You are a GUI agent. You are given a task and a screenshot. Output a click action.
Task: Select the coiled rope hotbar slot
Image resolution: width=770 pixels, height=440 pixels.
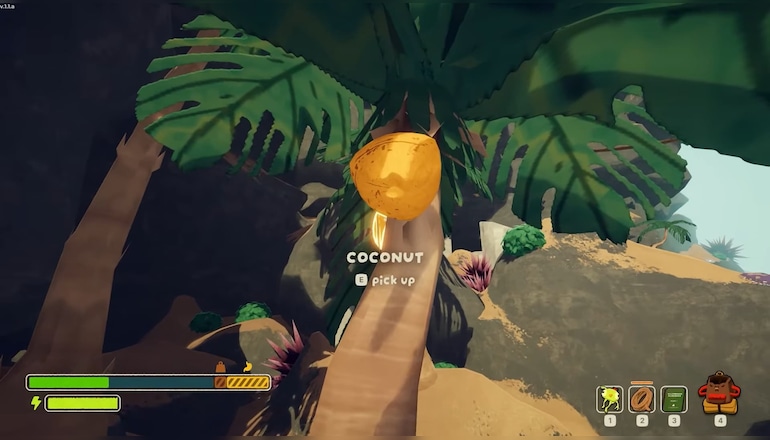coord(642,399)
